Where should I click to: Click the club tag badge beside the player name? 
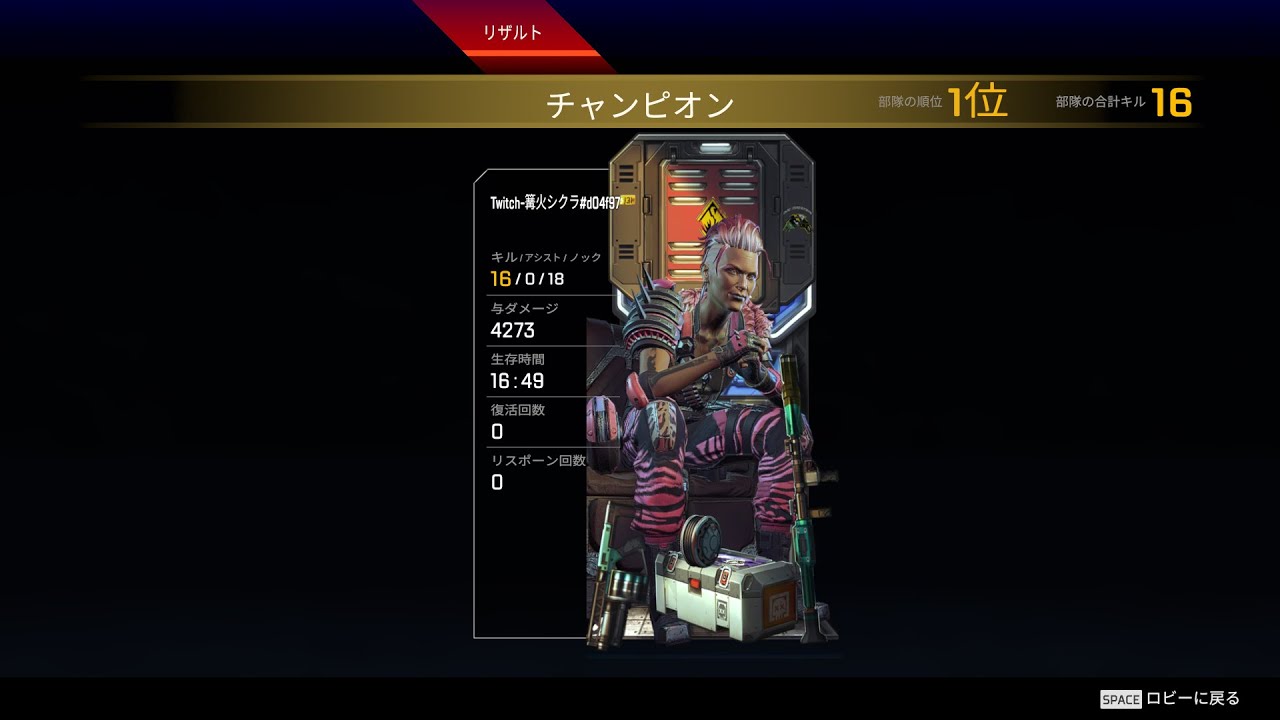point(627,200)
